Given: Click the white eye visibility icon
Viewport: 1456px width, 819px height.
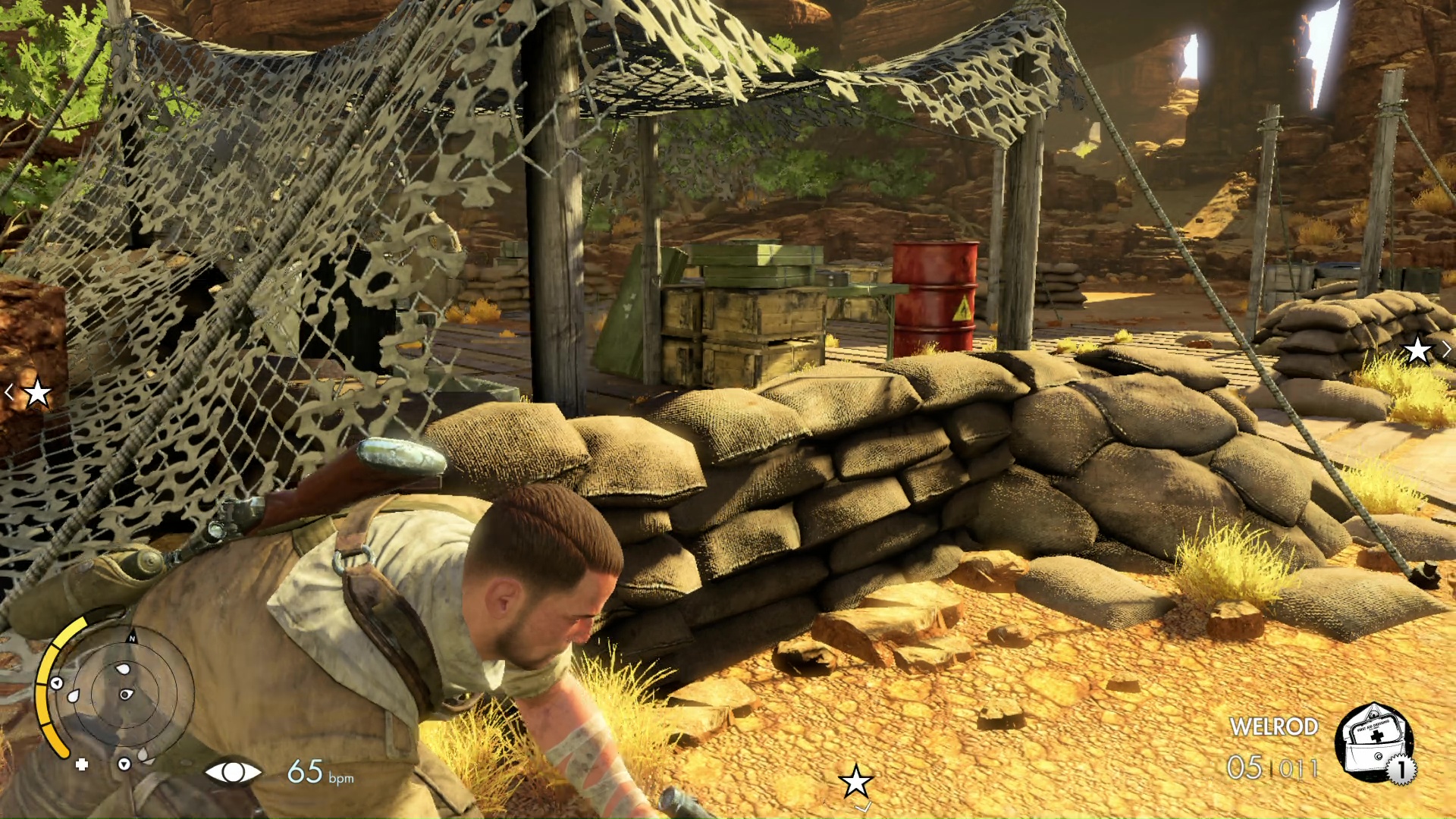Looking at the screenshot, I should click(233, 772).
